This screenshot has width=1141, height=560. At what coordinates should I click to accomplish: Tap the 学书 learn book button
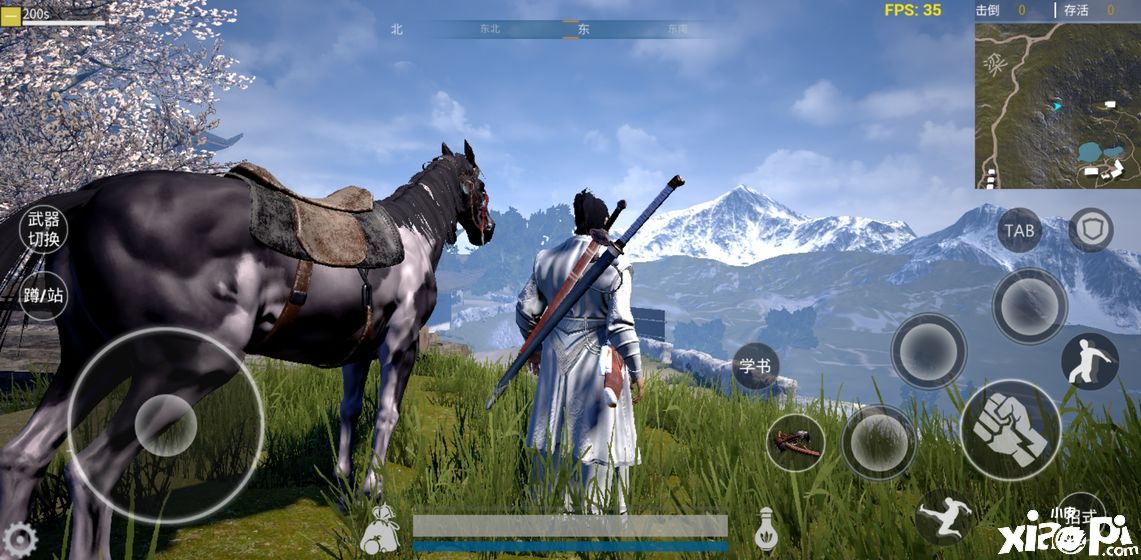[x=756, y=366]
